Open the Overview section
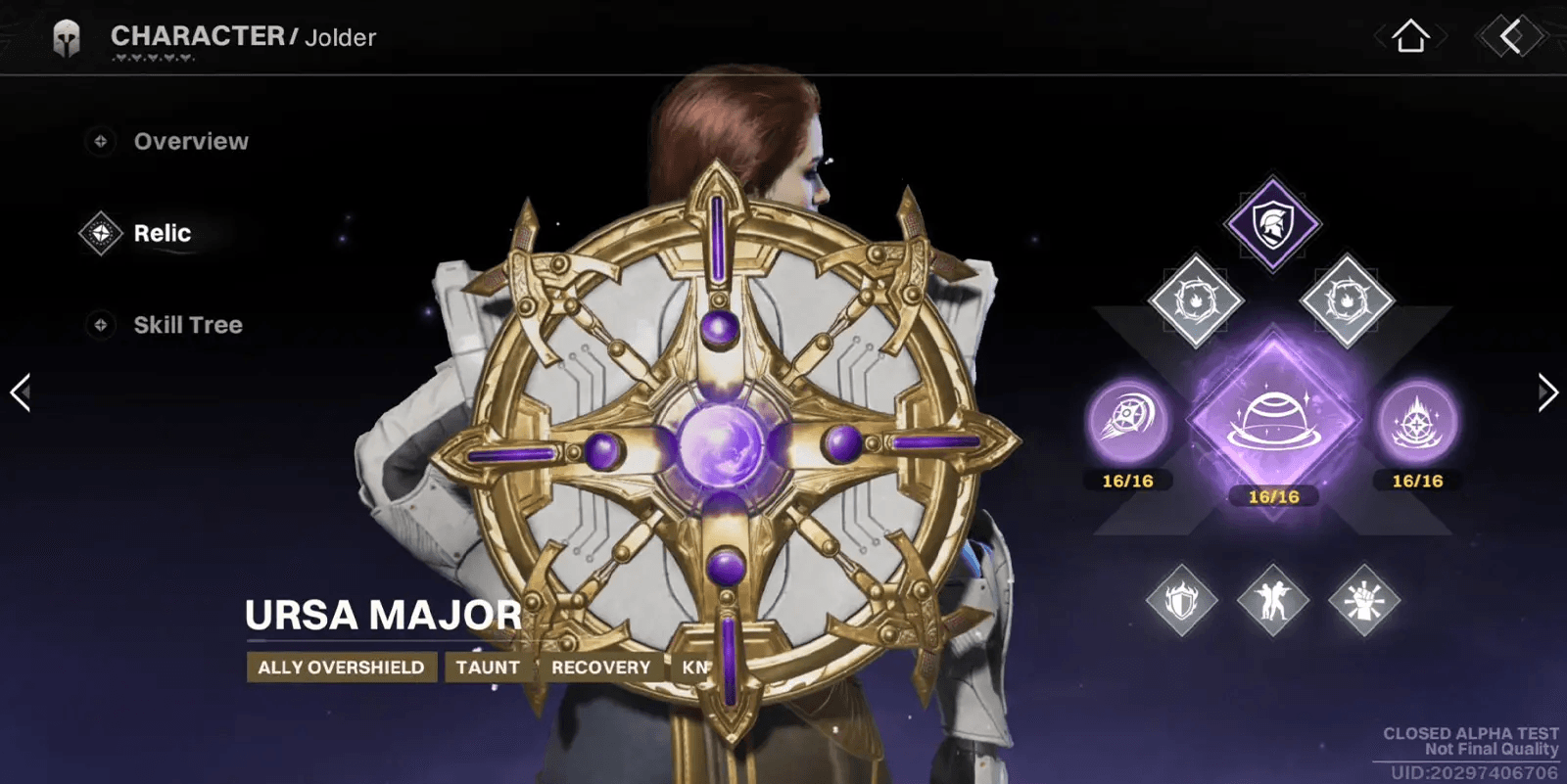This screenshot has height=784, width=1567. [190, 142]
